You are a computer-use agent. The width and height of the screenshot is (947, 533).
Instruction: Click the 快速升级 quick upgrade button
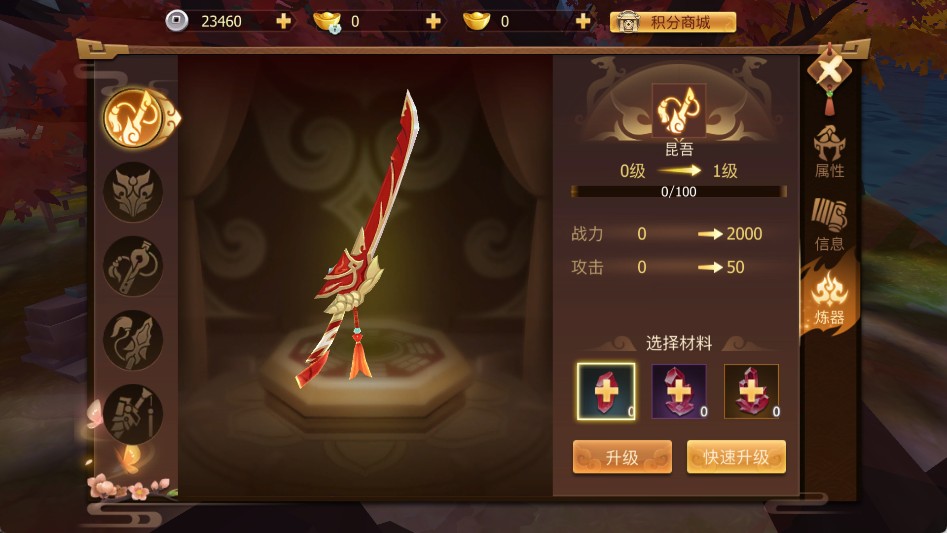[x=736, y=457]
